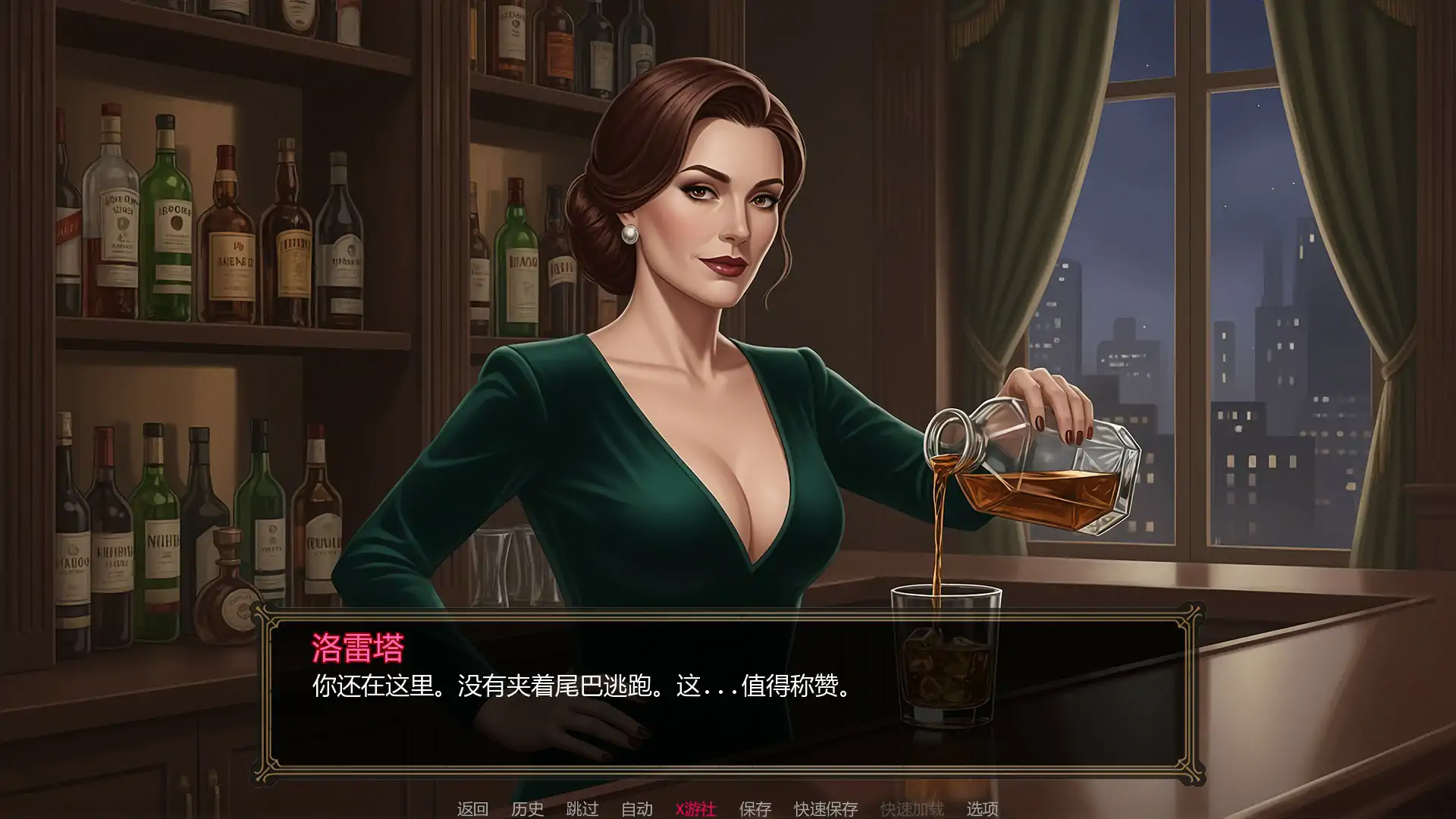This screenshot has width=1456, height=819.
Task: Toggle 自动 auto-advance mode
Action: [x=637, y=809]
